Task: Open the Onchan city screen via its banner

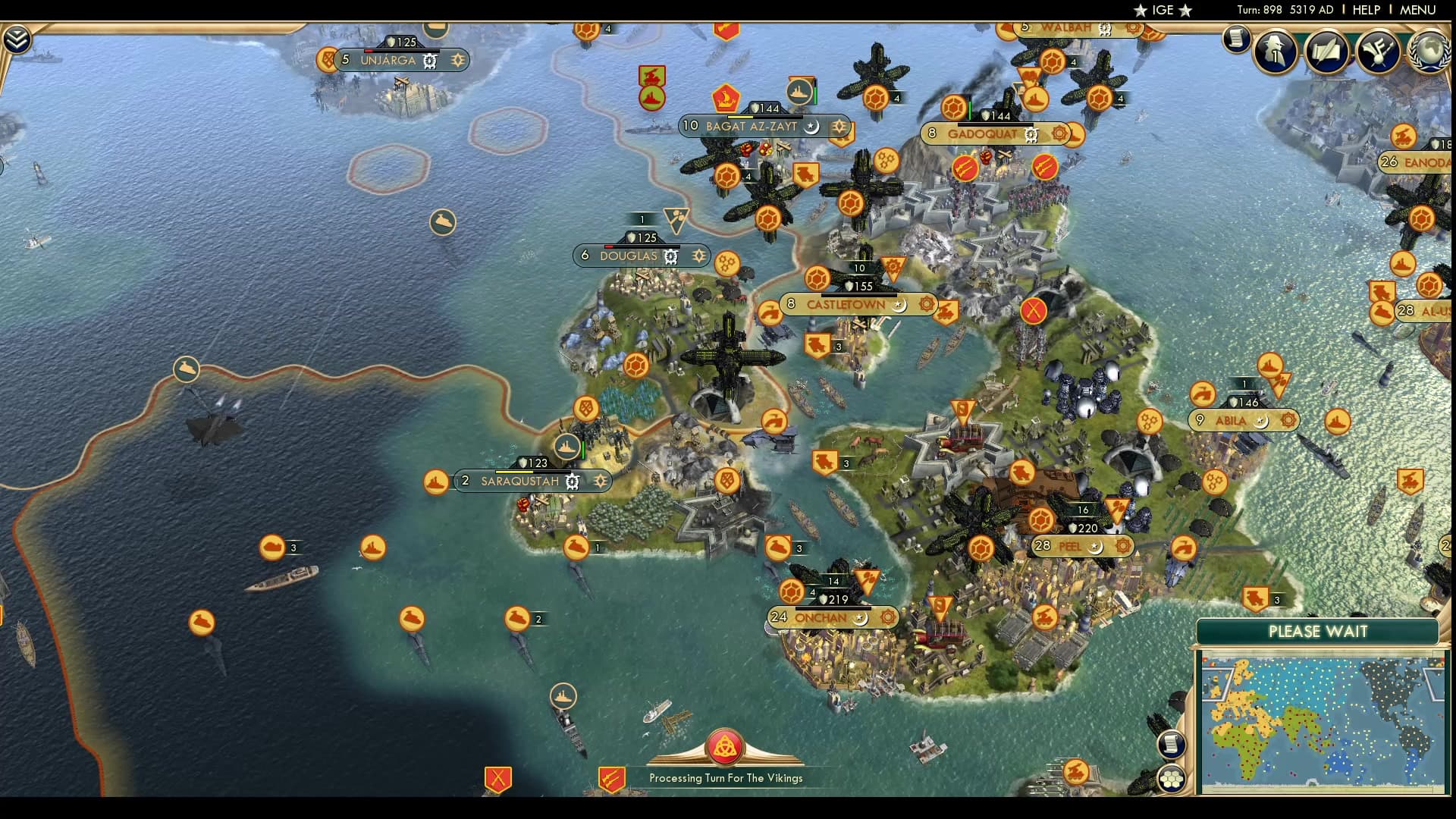Action: click(x=821, y=618)
